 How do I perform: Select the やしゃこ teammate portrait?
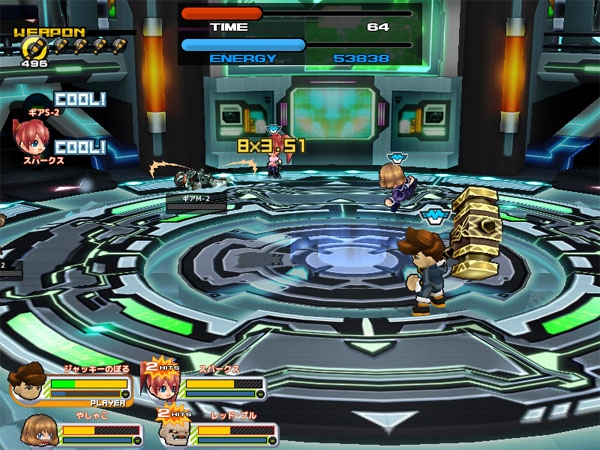(37, 430)
